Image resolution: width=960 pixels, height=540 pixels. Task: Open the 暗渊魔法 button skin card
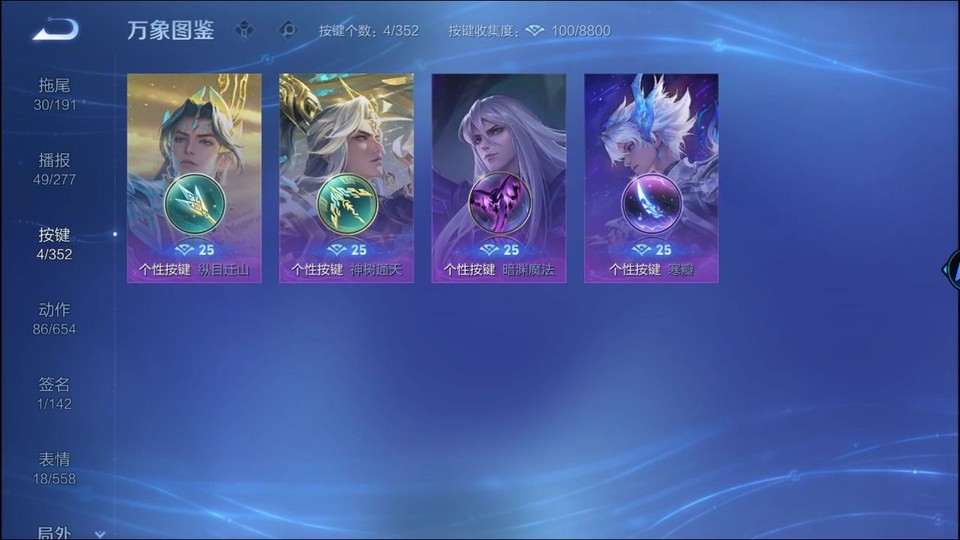[x=498, y=178]
